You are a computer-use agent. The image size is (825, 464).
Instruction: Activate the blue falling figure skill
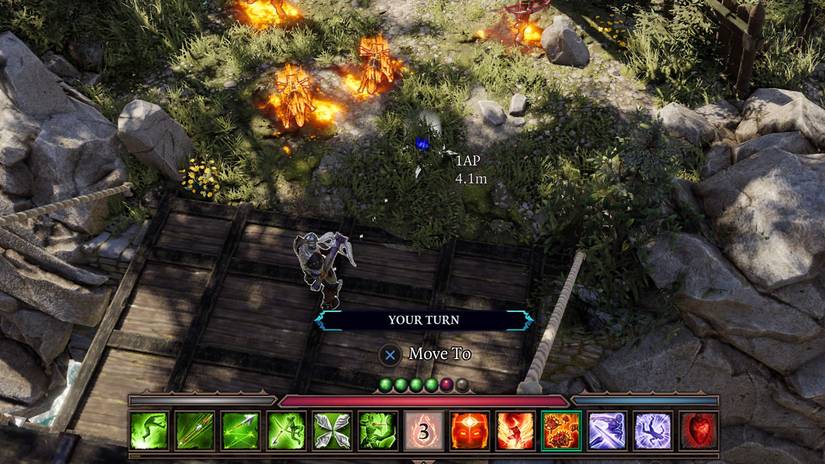[652, 430]
